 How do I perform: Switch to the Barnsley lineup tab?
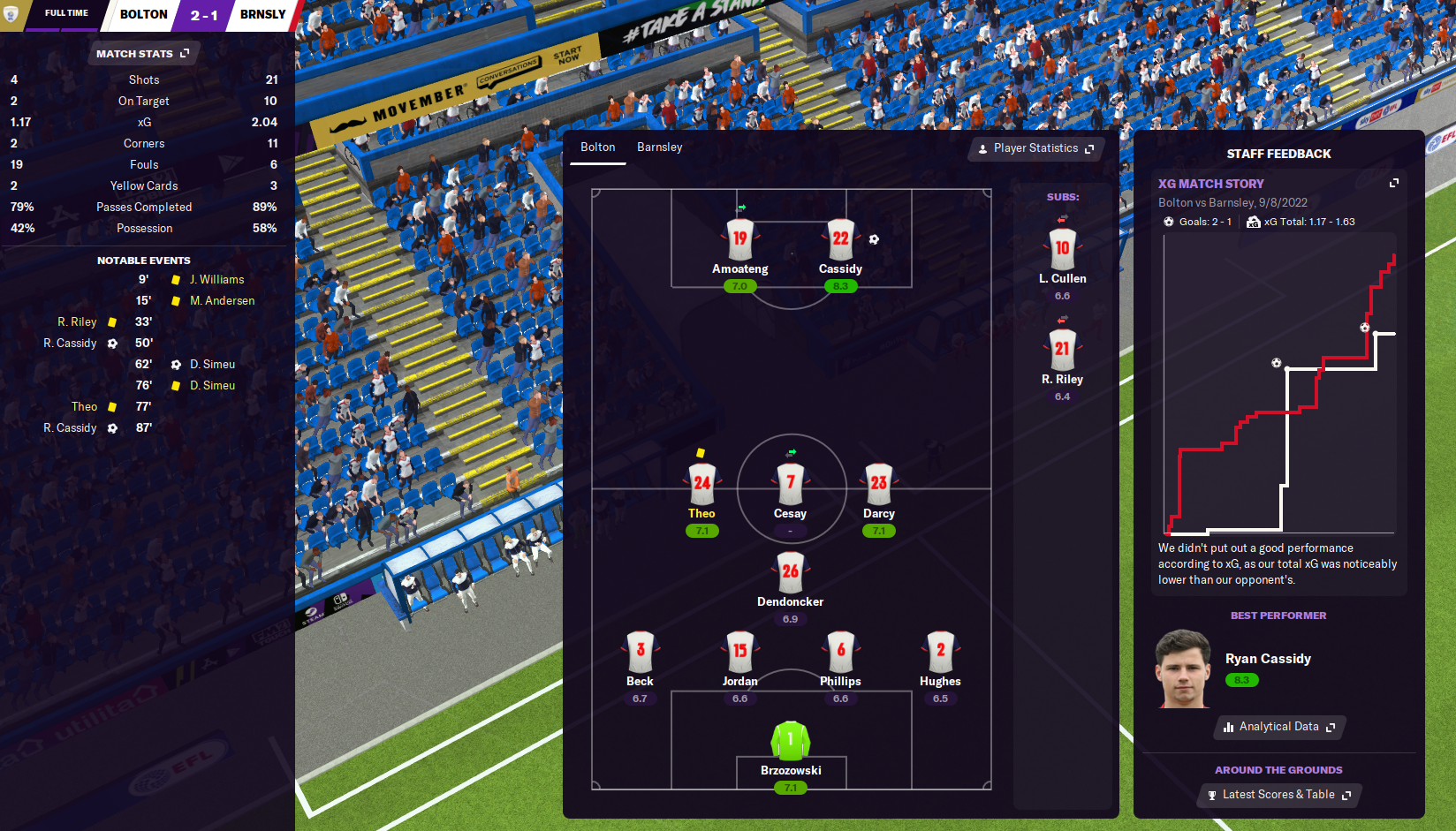click(x=659, y=147)
